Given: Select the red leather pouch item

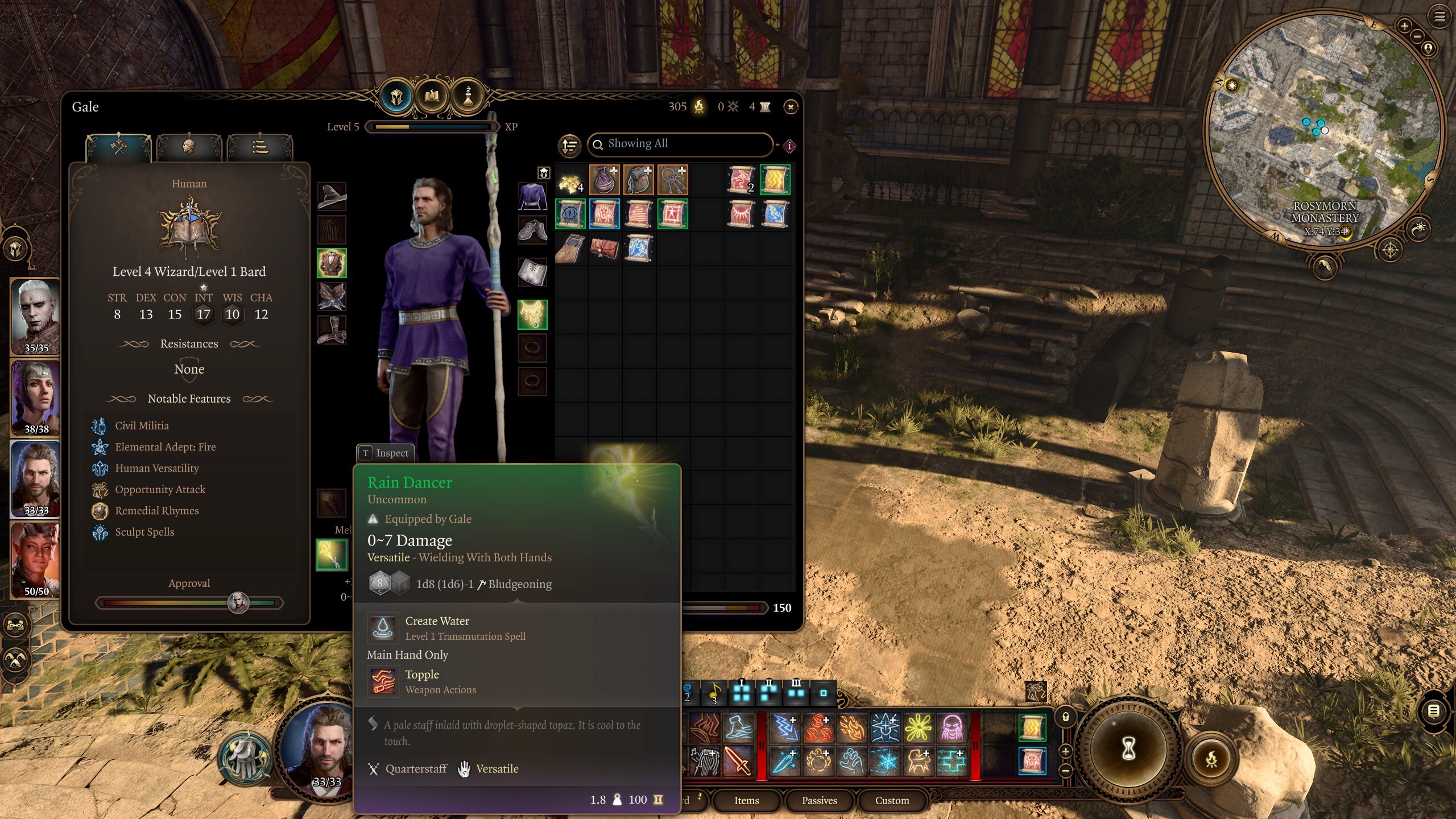Looking at the screenshot, I should point(604,249).
